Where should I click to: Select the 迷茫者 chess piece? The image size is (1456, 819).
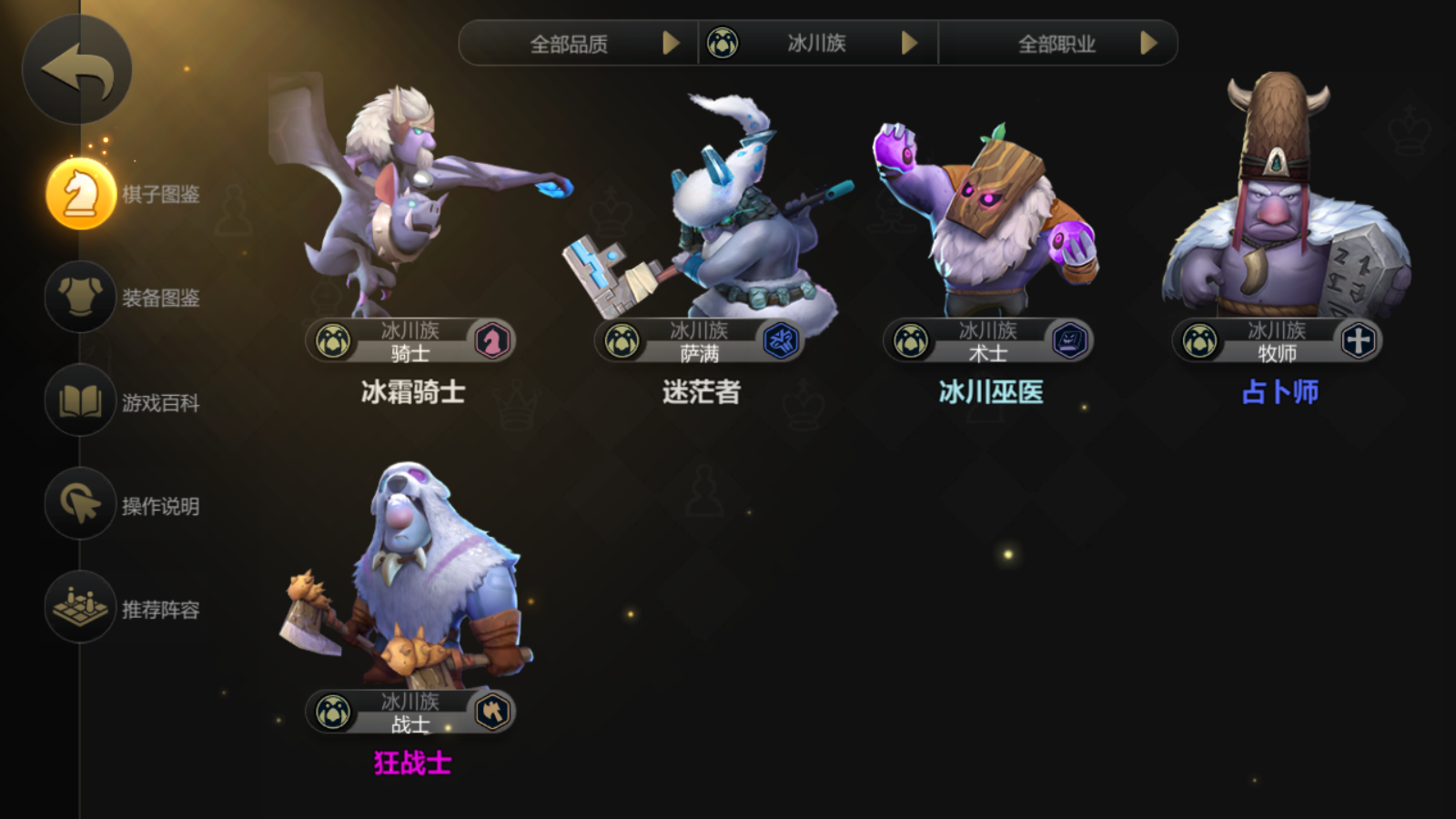click(701, 218)
